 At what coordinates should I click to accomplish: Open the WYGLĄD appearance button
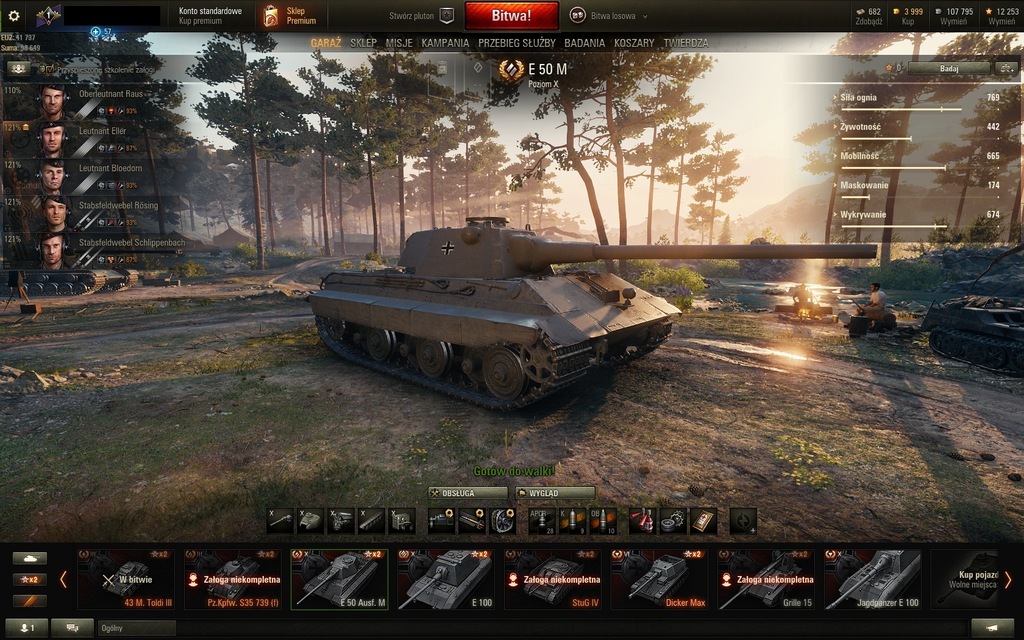point(555,493)
